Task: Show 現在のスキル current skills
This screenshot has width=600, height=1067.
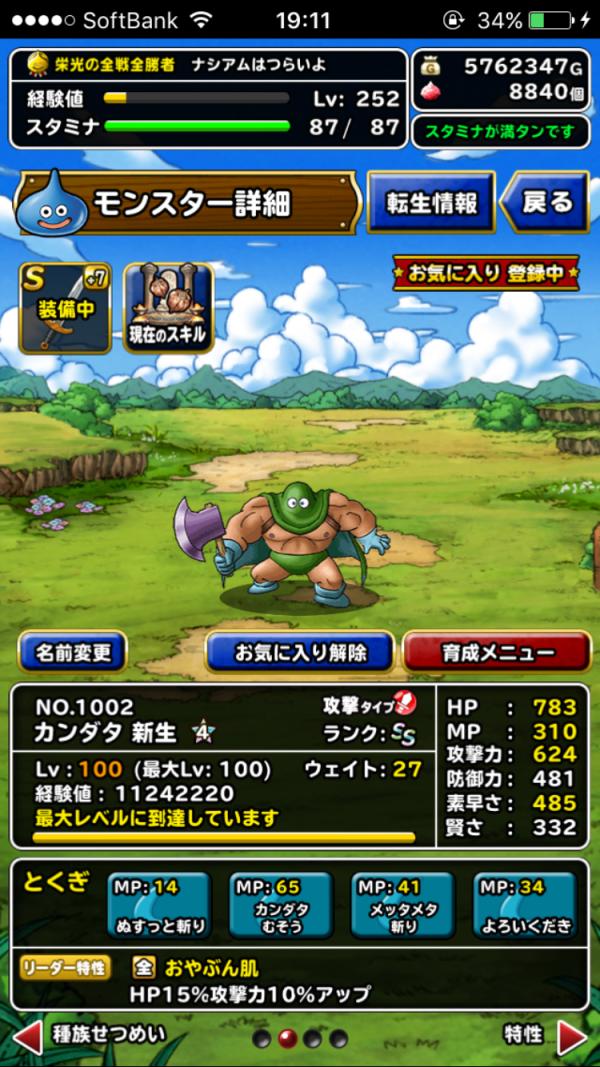Action: click(x=169, y=308)
